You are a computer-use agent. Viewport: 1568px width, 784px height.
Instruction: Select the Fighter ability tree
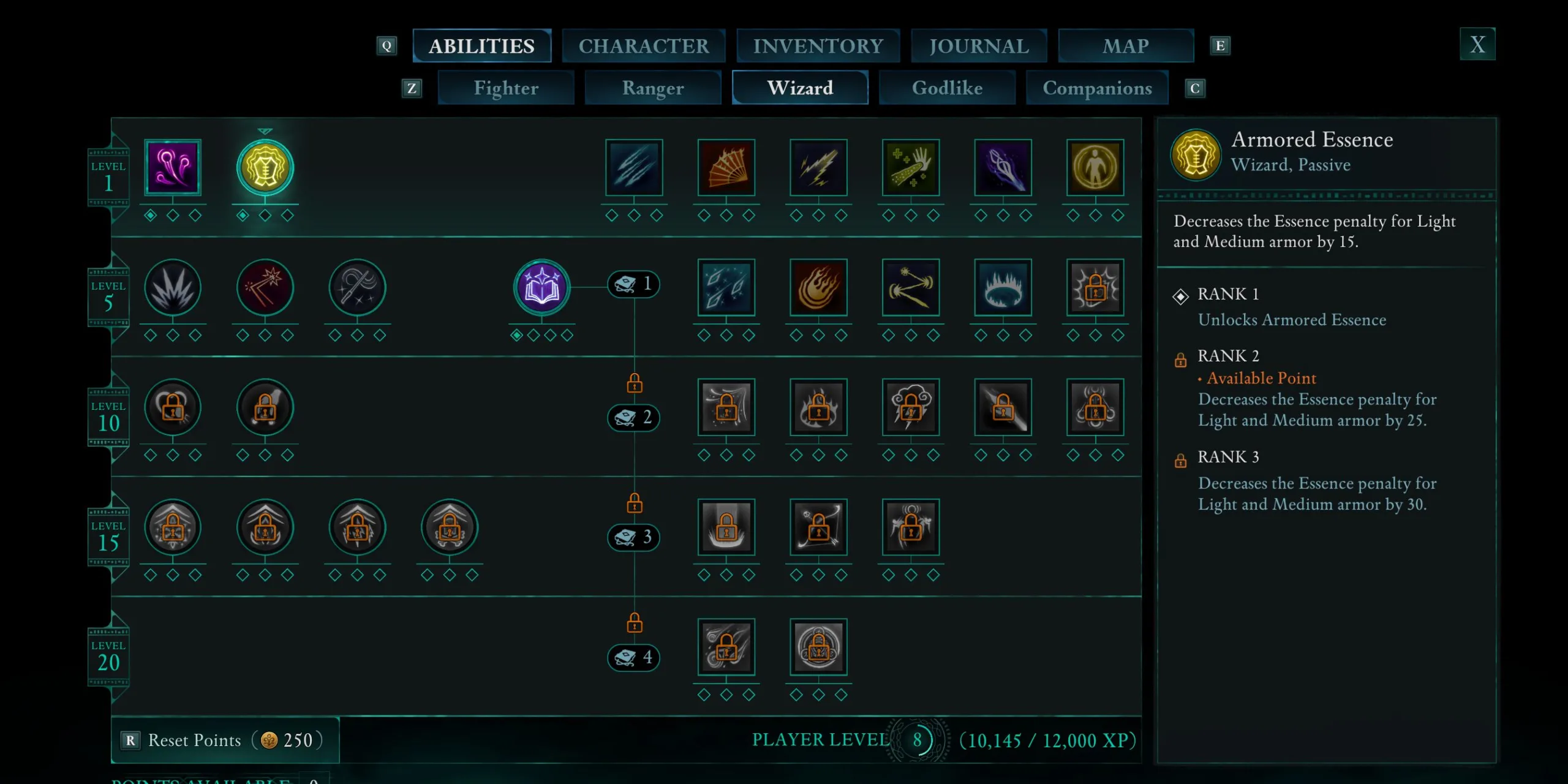click(x=506, y=88)
